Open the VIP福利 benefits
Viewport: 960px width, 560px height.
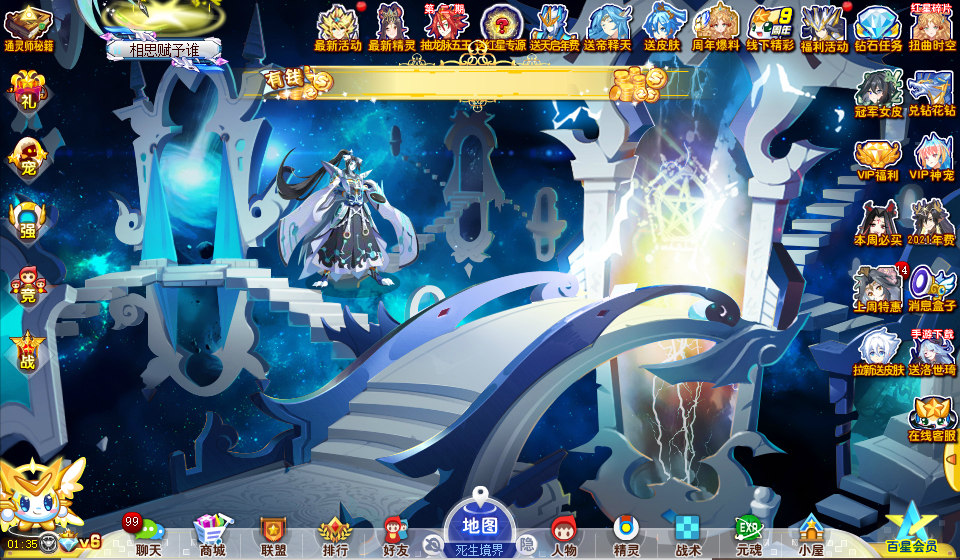pyautogui.click(x=878, y=159)
